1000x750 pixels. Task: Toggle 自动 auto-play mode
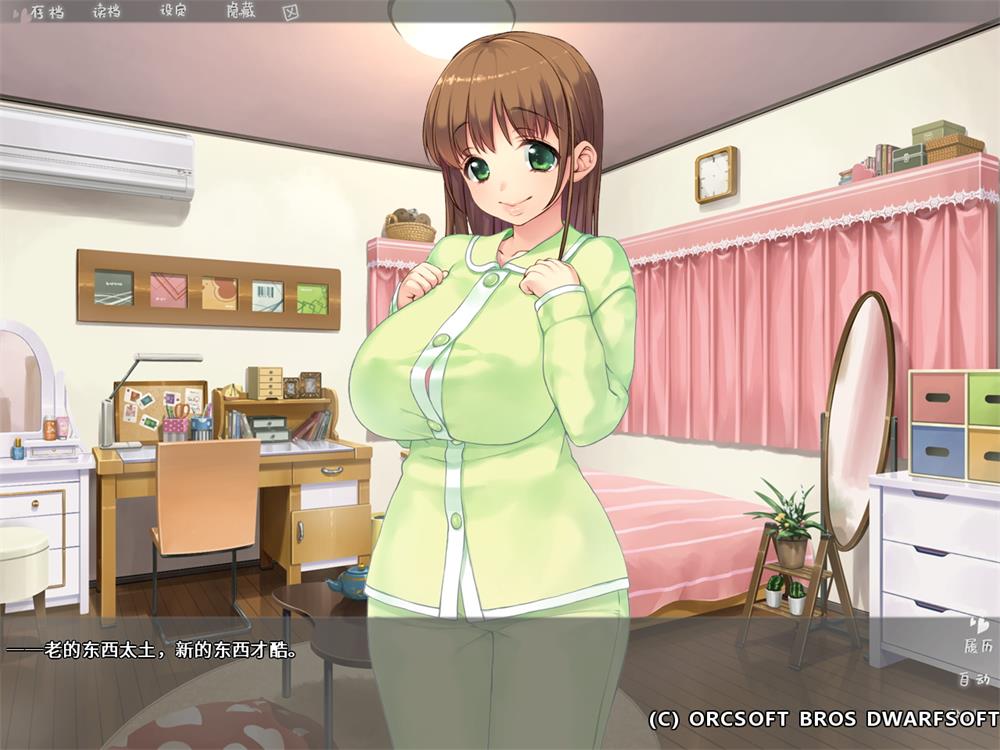(x=973, y=680)
